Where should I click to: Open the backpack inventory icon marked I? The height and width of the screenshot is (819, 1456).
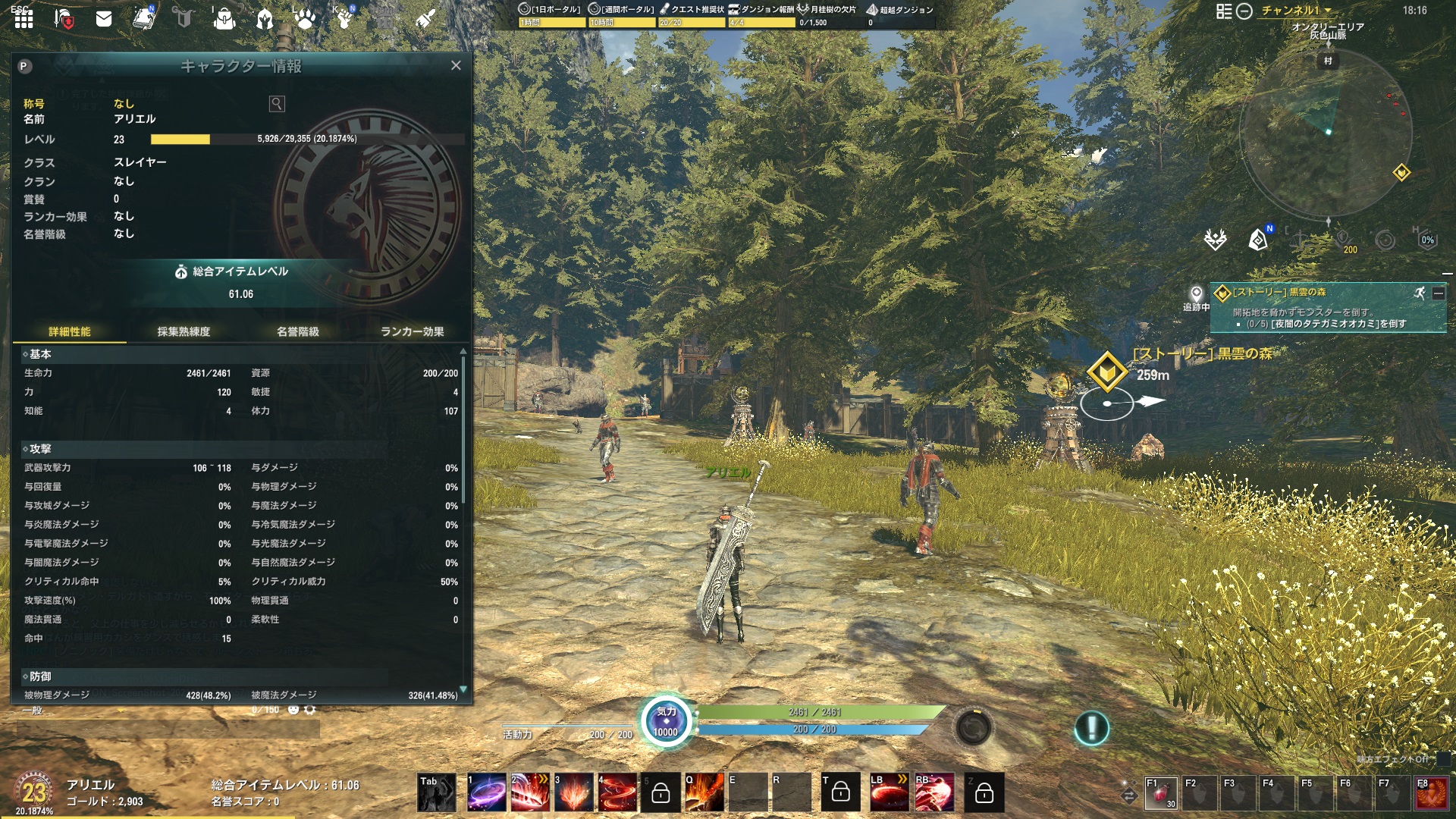point(224,20)
